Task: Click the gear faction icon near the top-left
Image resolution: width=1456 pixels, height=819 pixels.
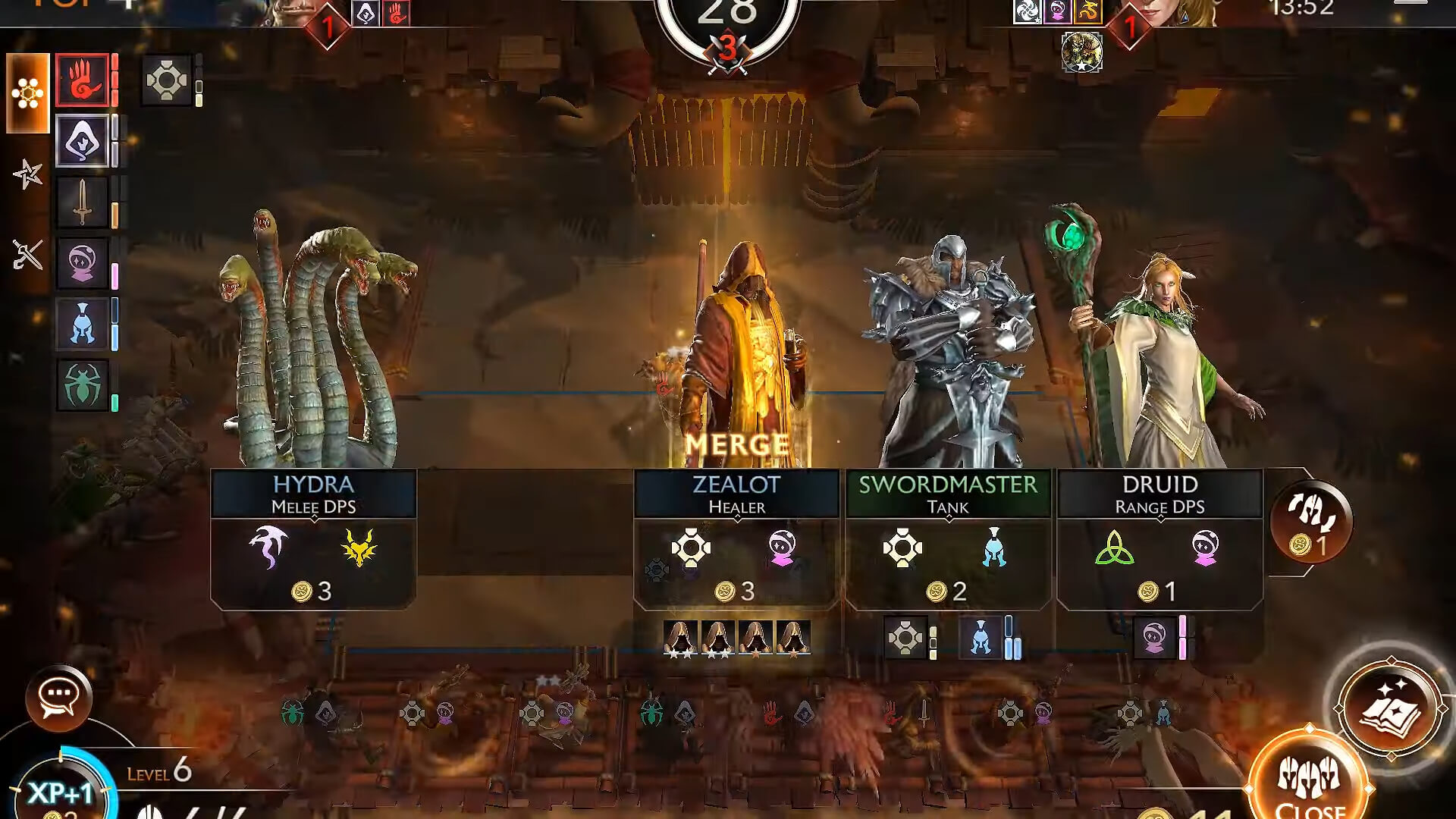Action: pyautogui.click(x=167, y=79)
